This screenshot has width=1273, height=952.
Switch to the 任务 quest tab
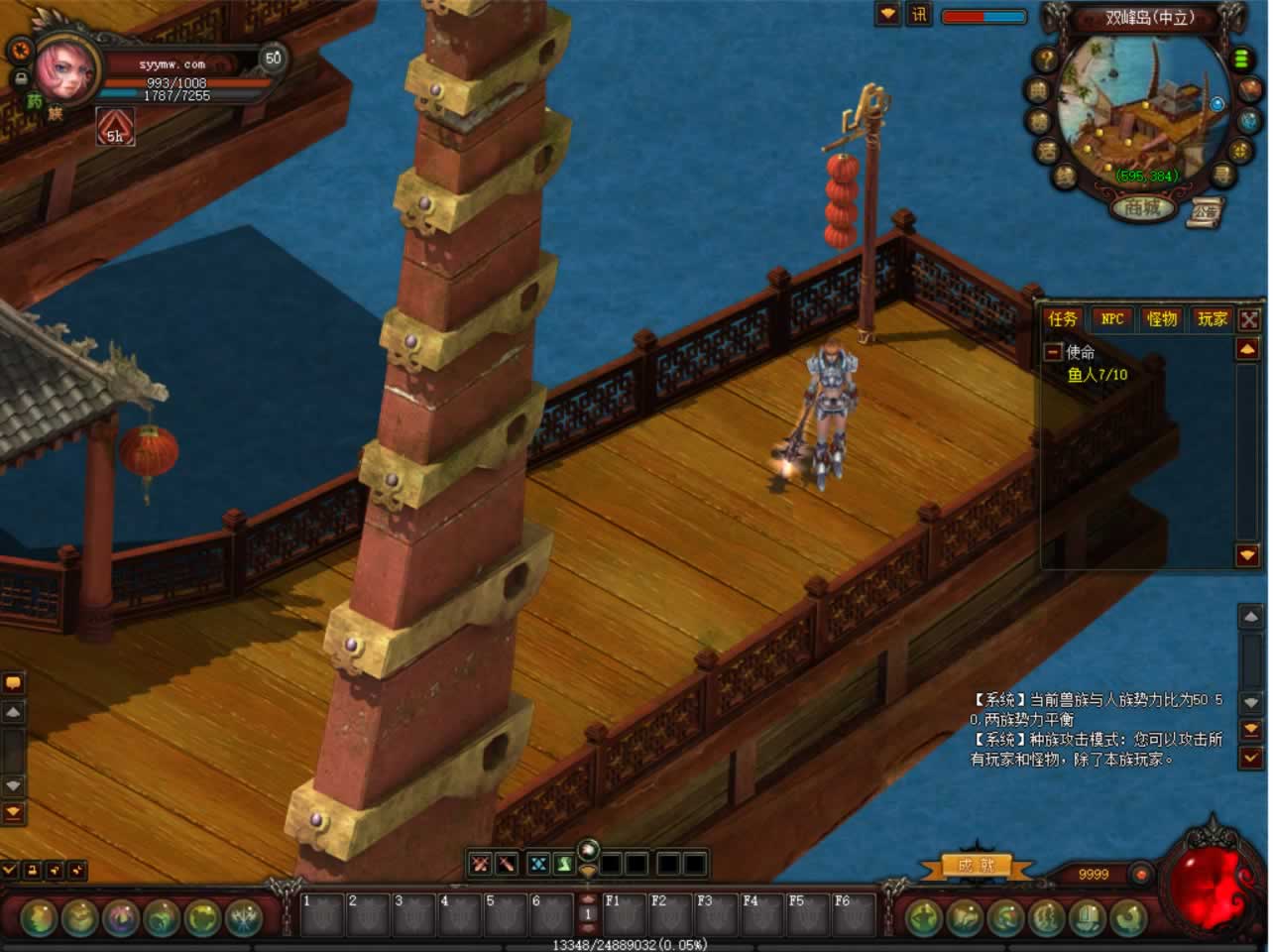coord(1063,319)
